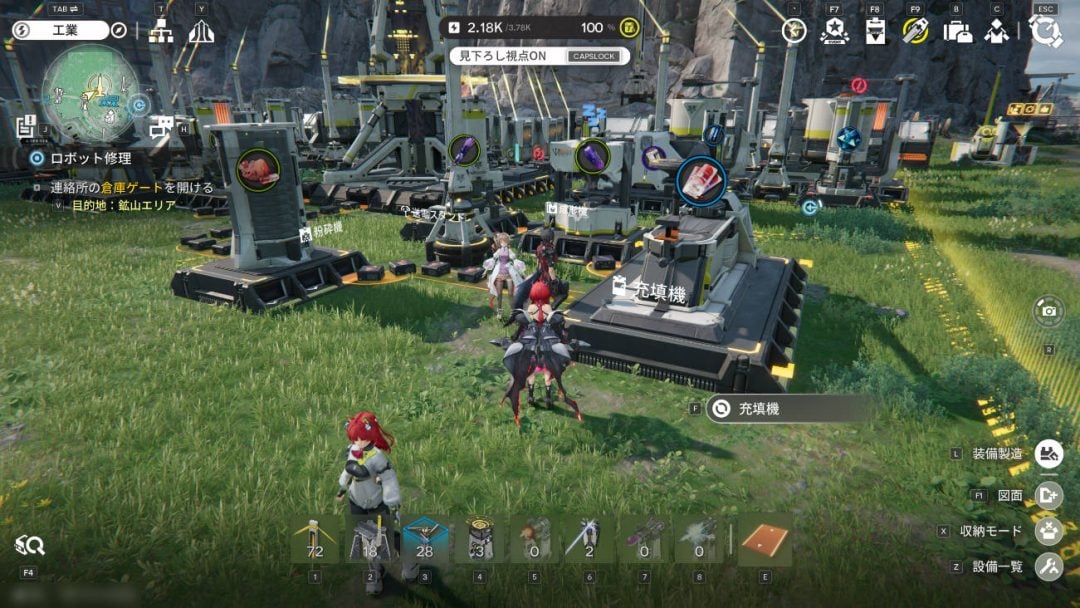
Task: Select the highlighted hotbar item with count 28
Action: point(424,540)
